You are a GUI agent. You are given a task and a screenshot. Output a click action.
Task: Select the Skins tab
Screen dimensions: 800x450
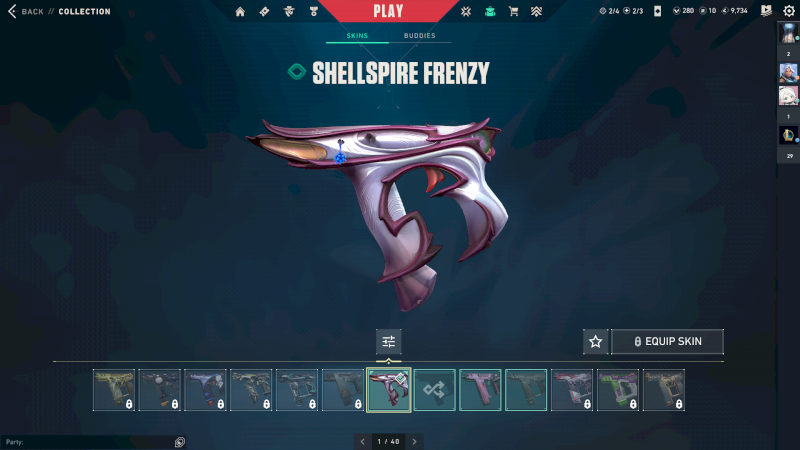(357, 36)
